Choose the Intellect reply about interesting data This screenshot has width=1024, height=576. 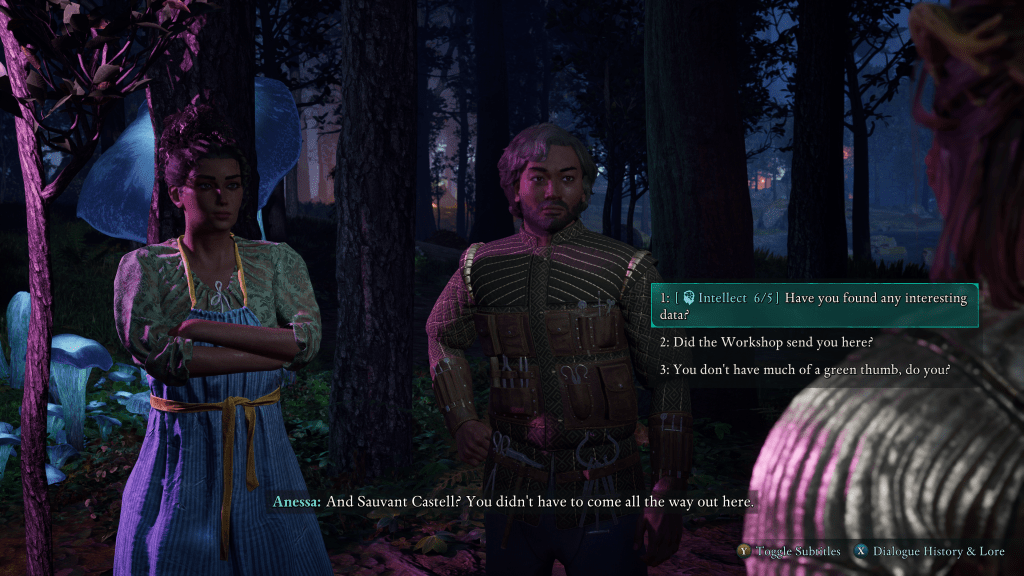(x=813, y=305)
